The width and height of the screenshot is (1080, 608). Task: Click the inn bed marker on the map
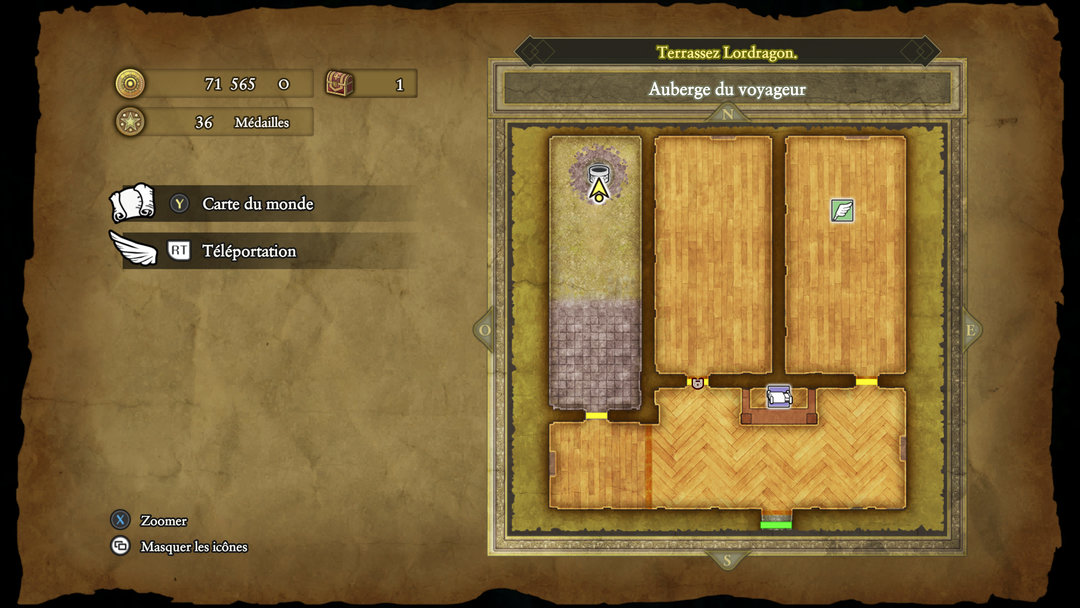click(778, 397)
